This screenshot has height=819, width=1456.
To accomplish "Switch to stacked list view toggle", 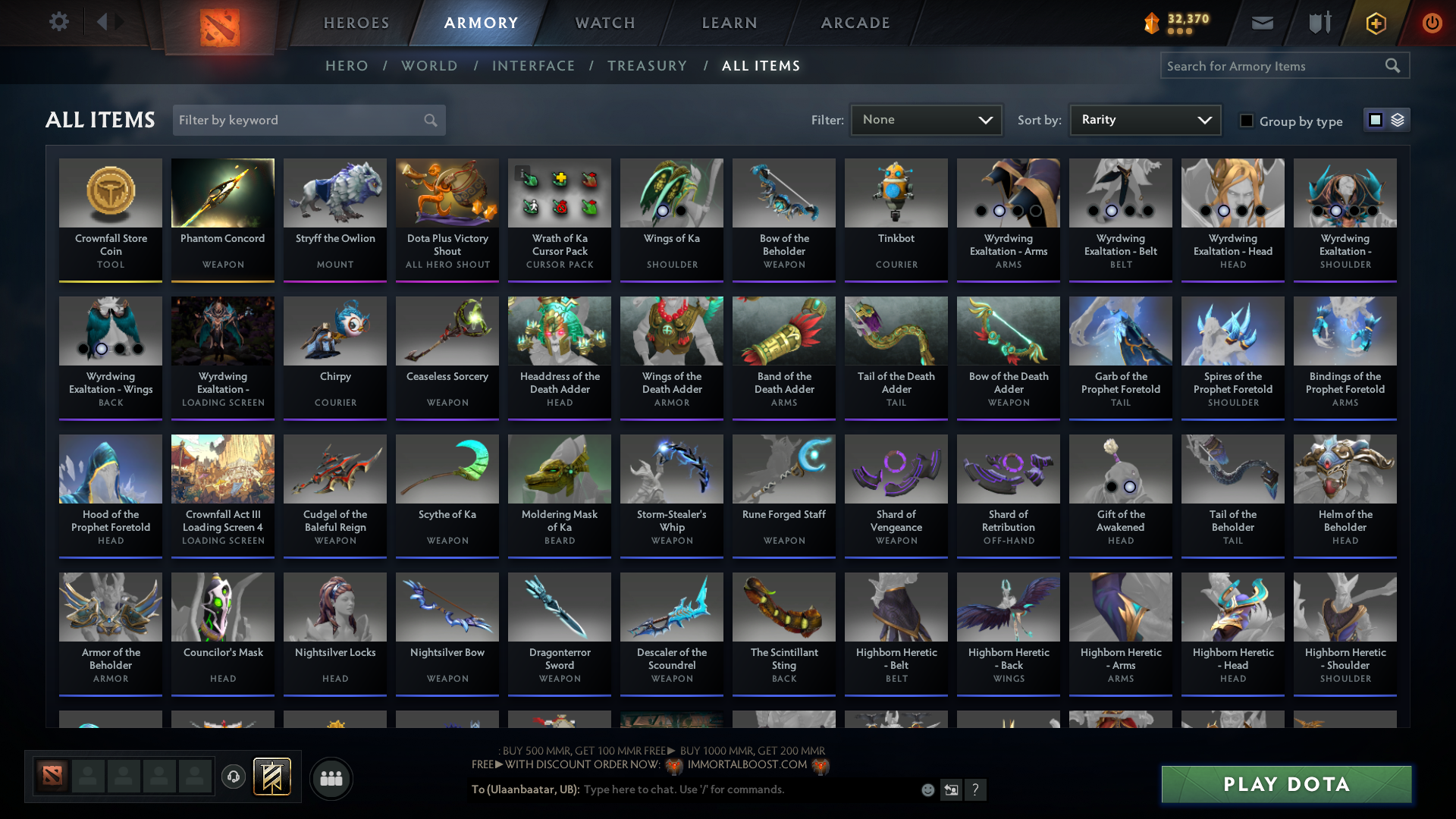I will [1396, 119].
